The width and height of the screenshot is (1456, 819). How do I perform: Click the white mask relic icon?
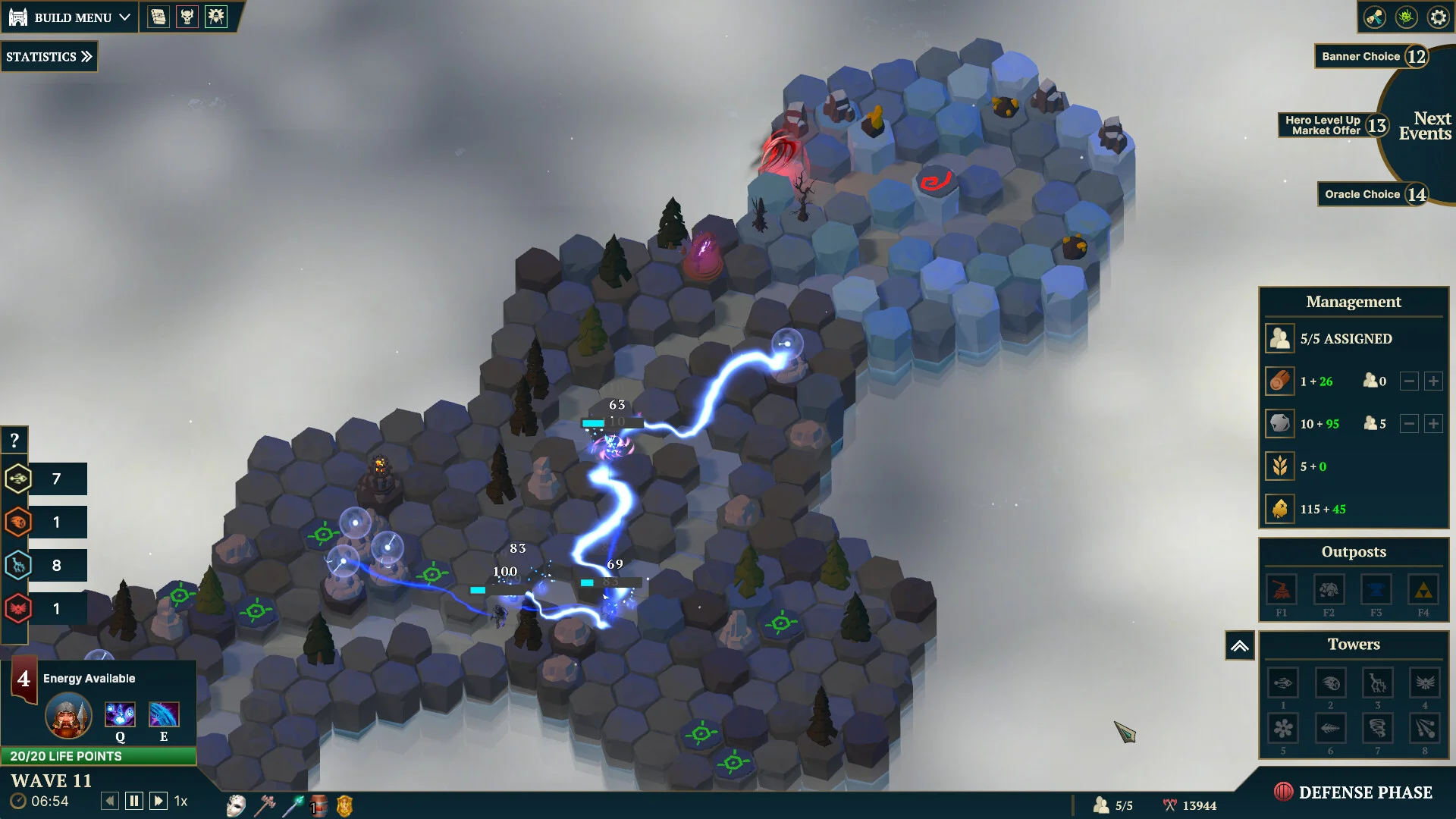point(236,805)
